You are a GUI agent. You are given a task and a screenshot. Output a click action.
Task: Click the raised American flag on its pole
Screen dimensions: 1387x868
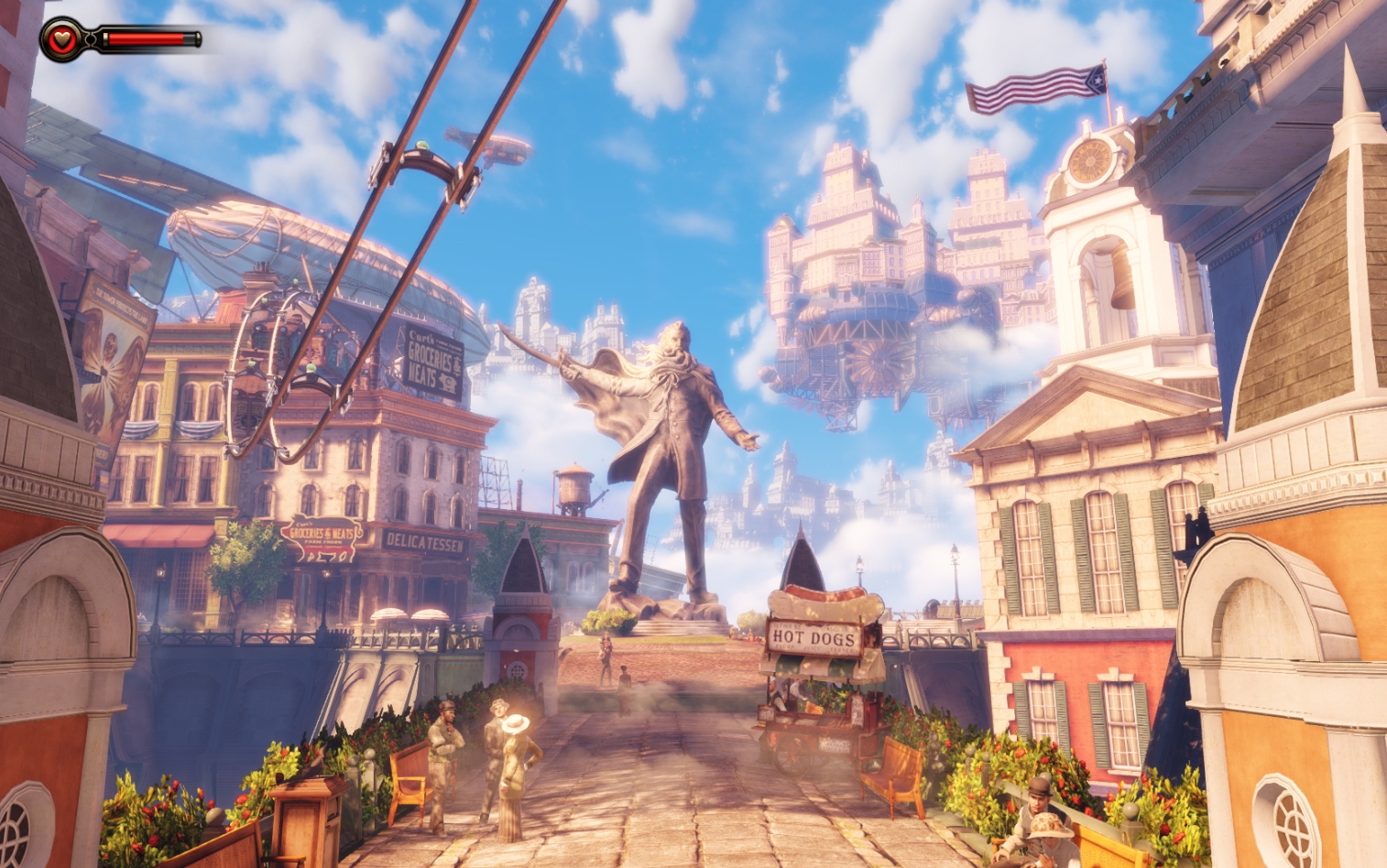click(1035, 89)
